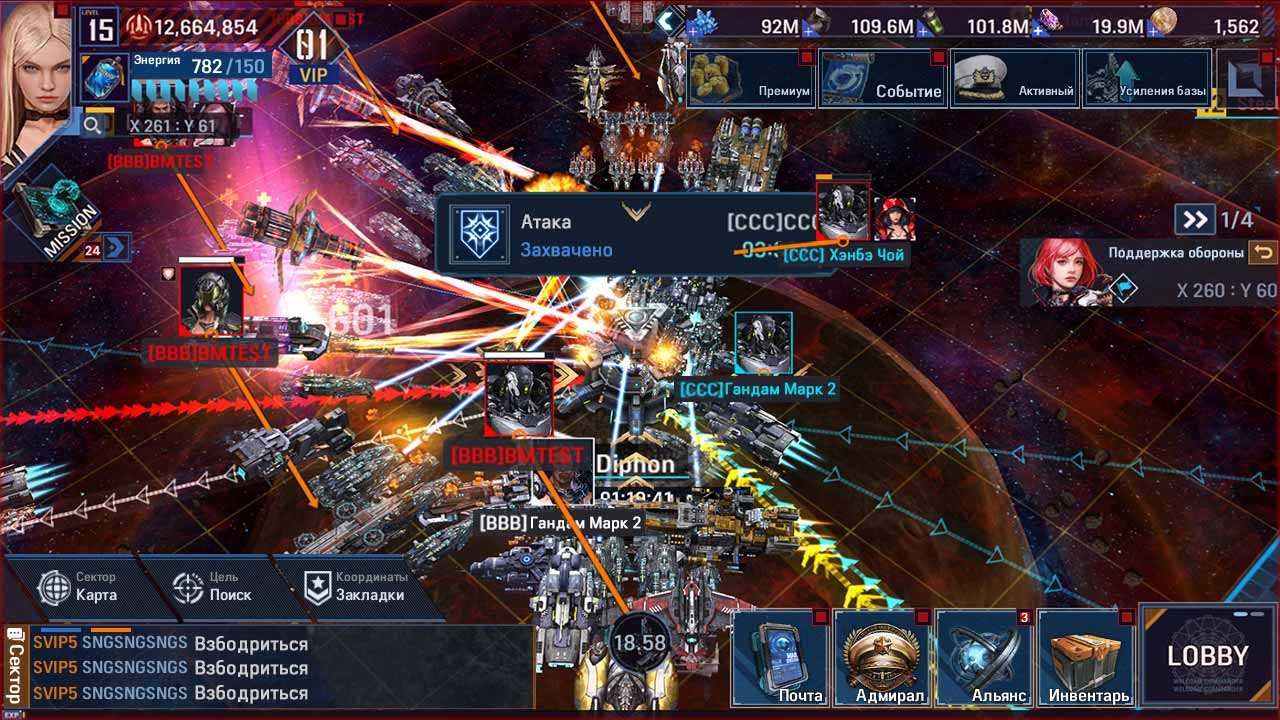Show the Активный panel
The width and height of the screenshot is (1280, 720).
click(1014, 78)
